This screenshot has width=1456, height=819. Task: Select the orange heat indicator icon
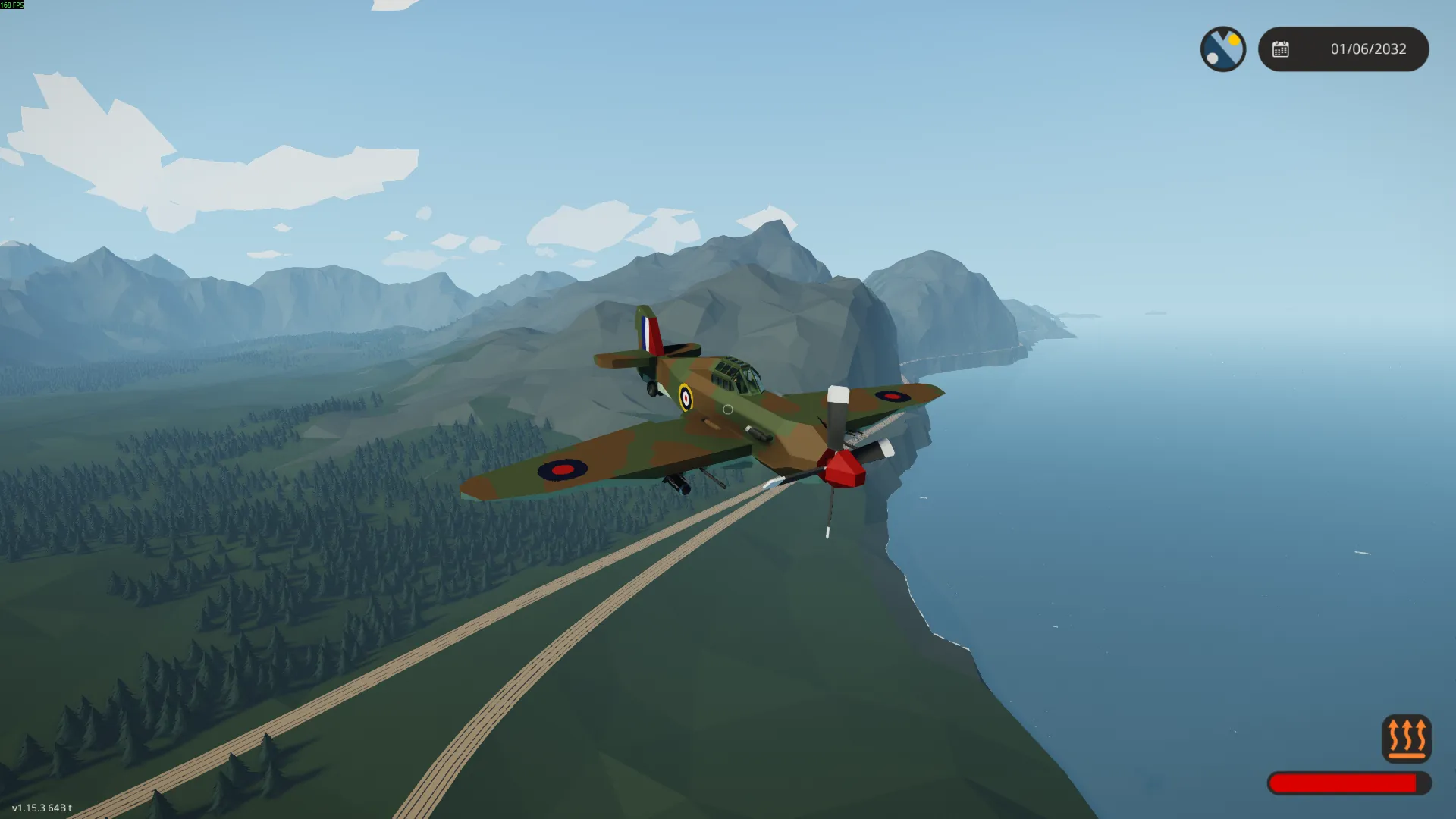coord(1406,738)
